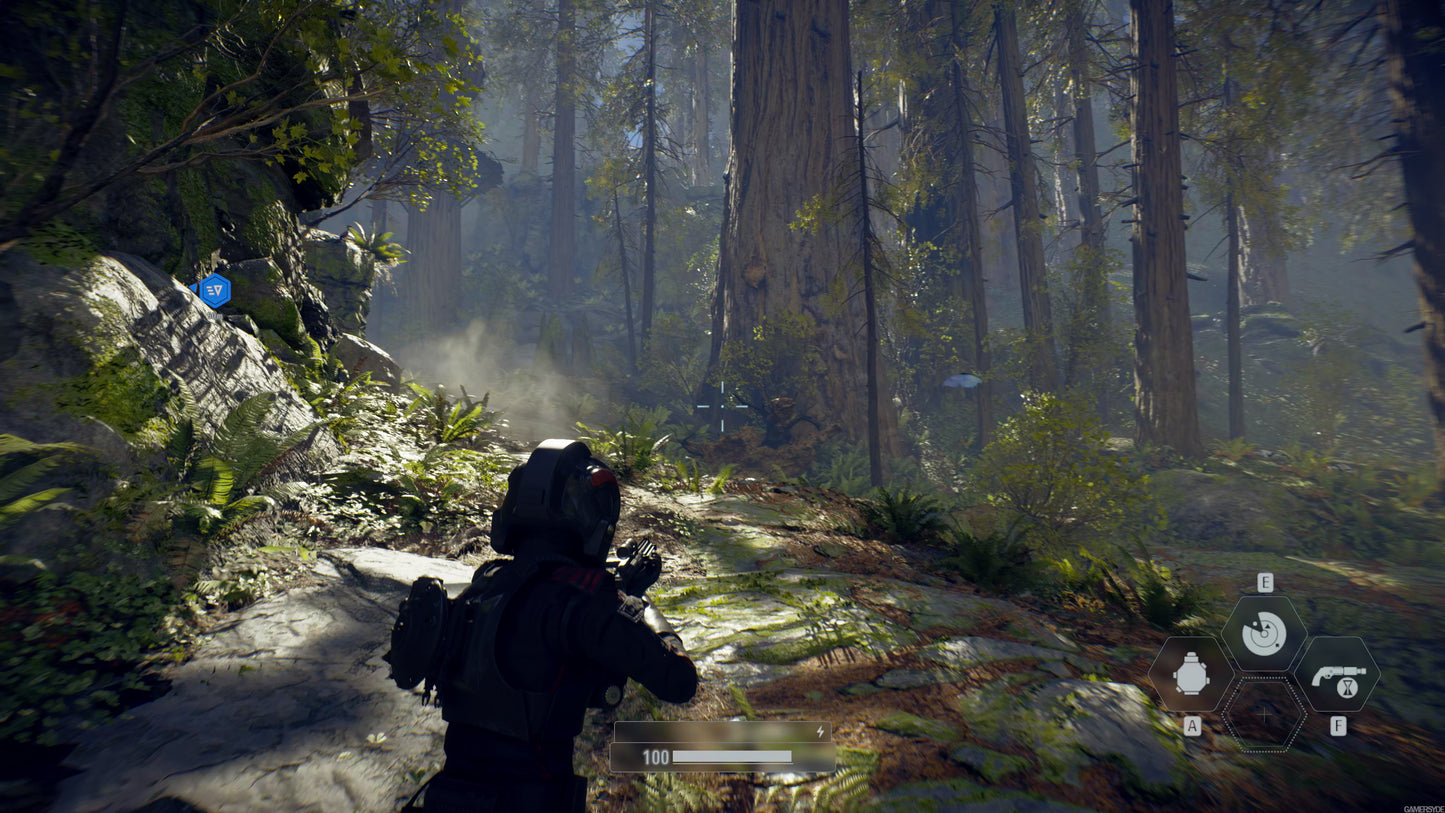Click the F keybind hexagon under the shotgun ability
Viewport: 1445px width, 813px height.
tap(1338, 724)
